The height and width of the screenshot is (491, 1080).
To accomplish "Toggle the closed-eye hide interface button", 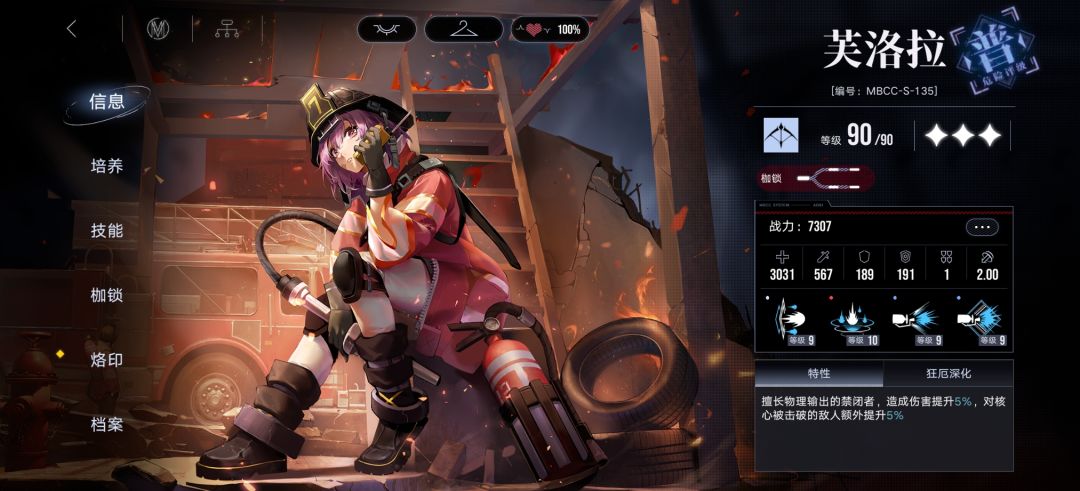I will tap(387, 29).
